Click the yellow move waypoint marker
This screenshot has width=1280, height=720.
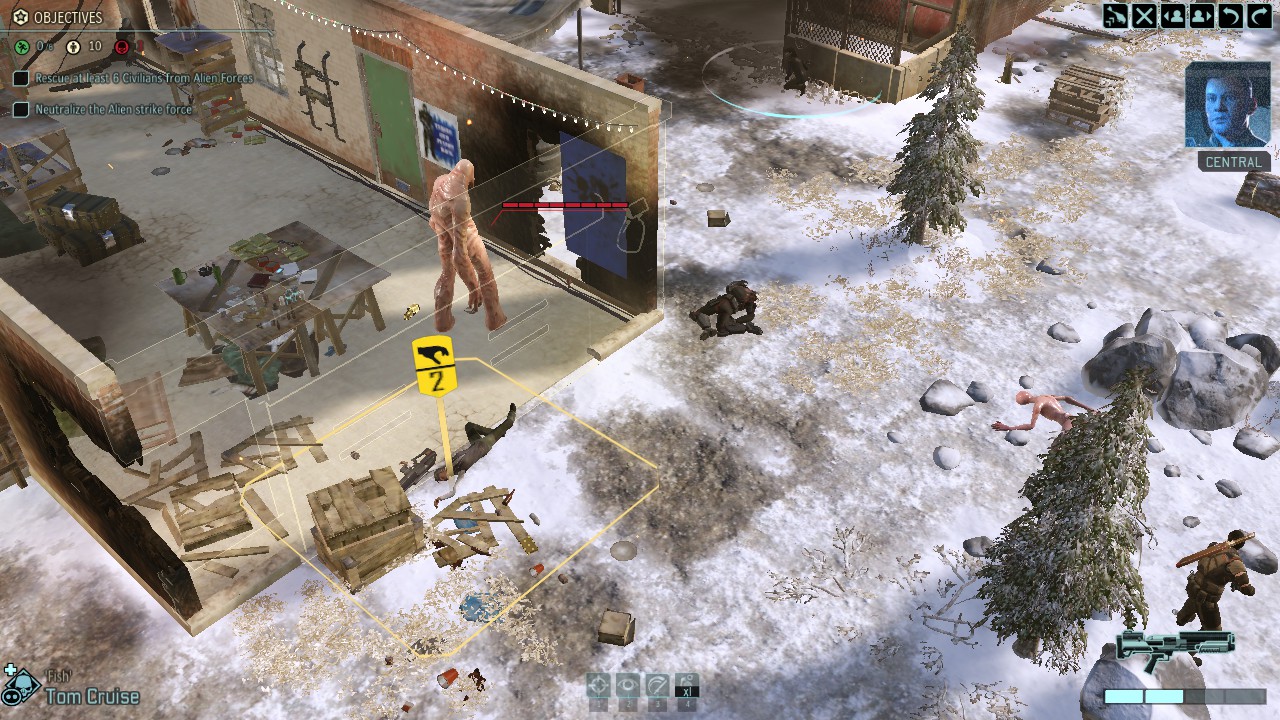pos(433,366)
